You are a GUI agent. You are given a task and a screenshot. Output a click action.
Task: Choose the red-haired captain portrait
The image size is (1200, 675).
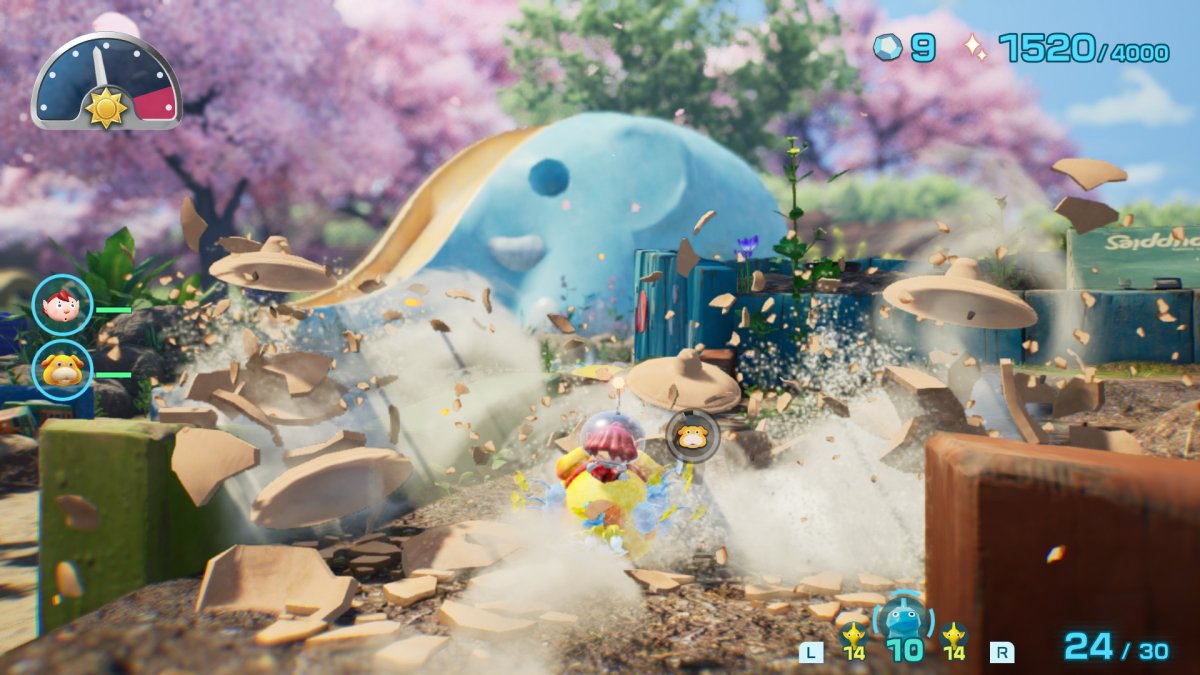point(62,304)
